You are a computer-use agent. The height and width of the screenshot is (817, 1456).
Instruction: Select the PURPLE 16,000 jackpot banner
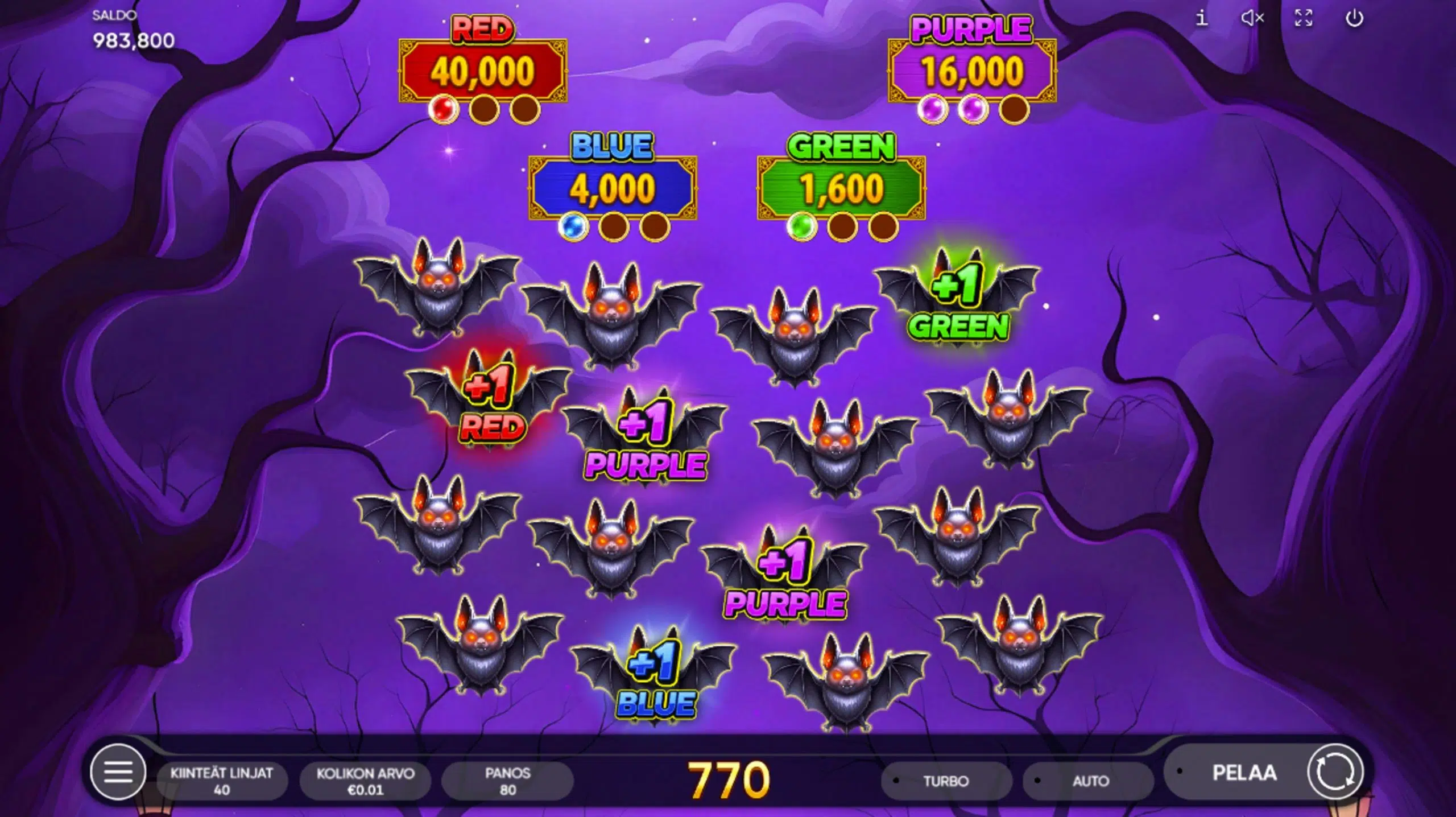(970, 68)
